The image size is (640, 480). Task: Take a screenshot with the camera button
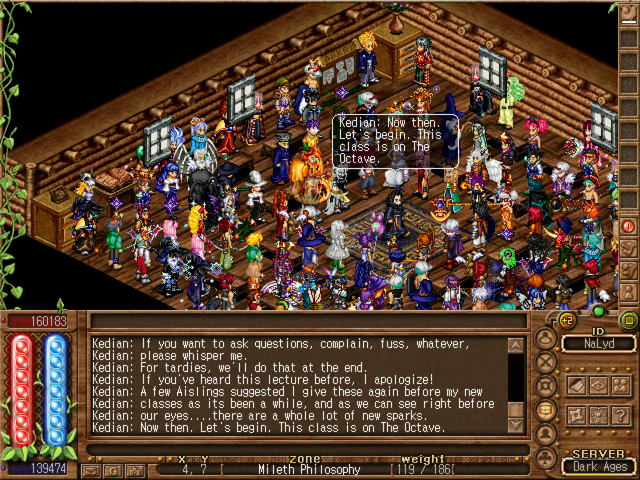click(x=134, y=469)
